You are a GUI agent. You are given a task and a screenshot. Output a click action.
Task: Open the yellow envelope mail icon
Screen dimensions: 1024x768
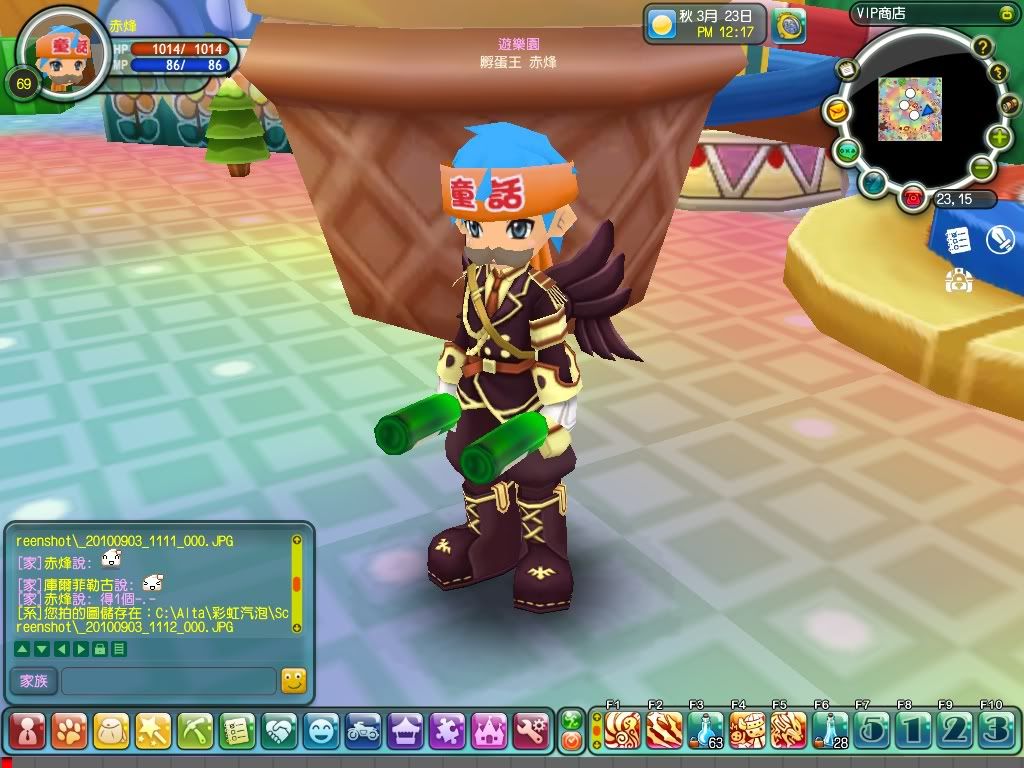[x=836, y=111]
